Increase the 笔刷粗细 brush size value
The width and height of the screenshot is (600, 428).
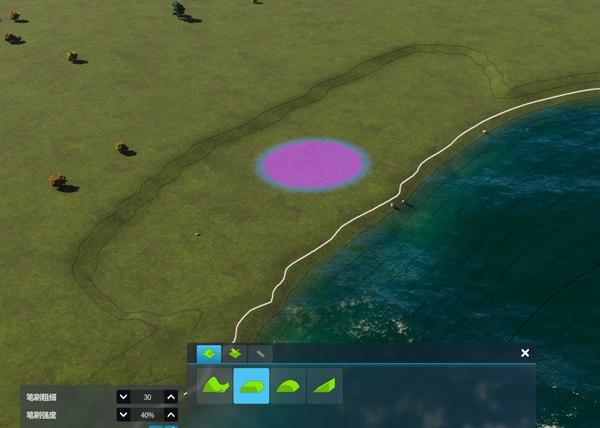pyautogui.click(x=171, y=397)
